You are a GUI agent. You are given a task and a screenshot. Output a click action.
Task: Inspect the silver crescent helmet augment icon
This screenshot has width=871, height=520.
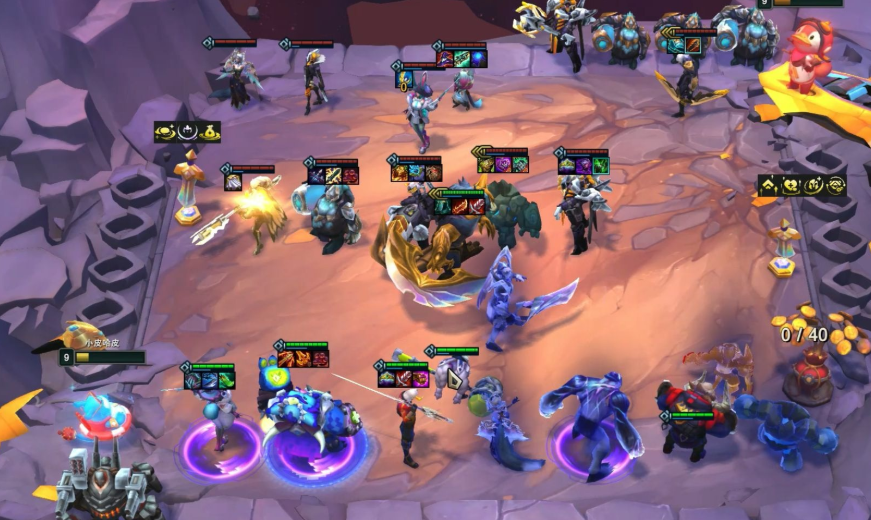click(188, 132)
